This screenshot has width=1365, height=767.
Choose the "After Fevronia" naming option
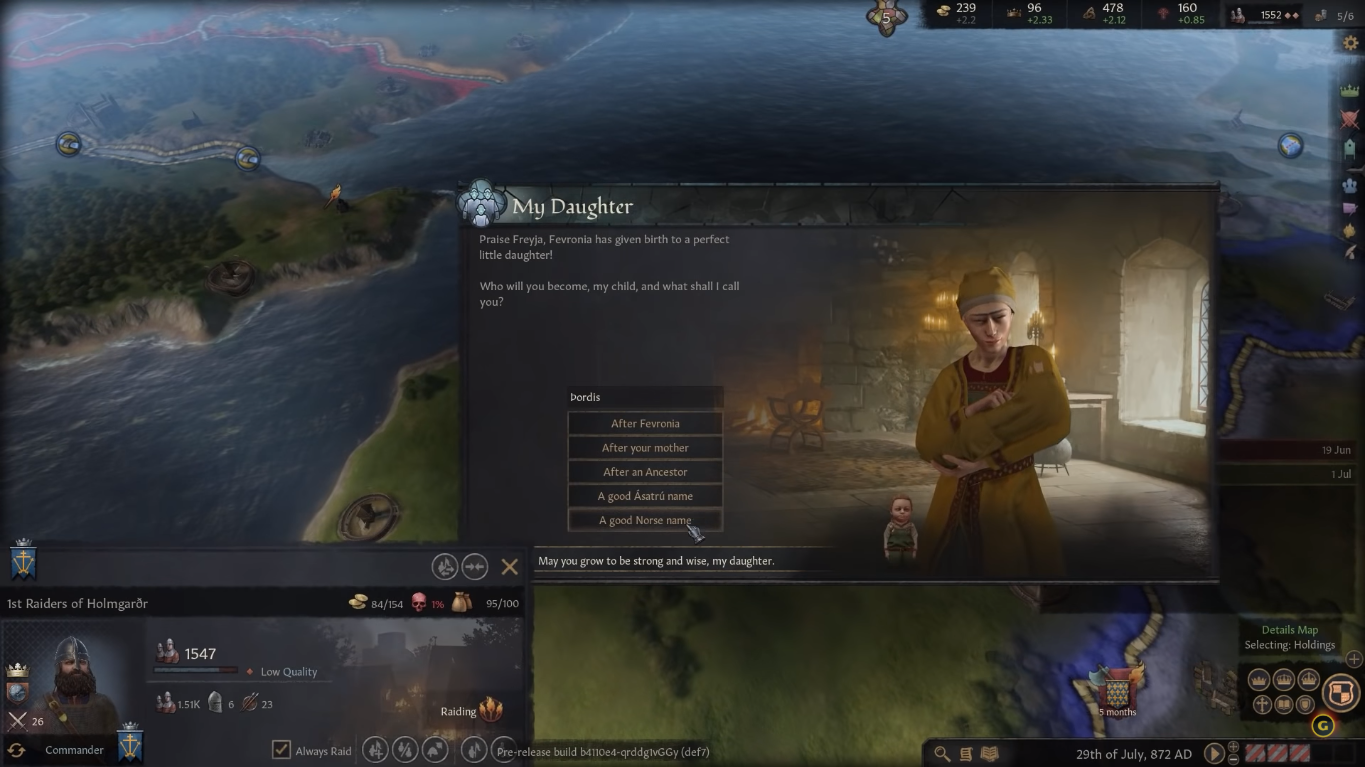point(644,422)
